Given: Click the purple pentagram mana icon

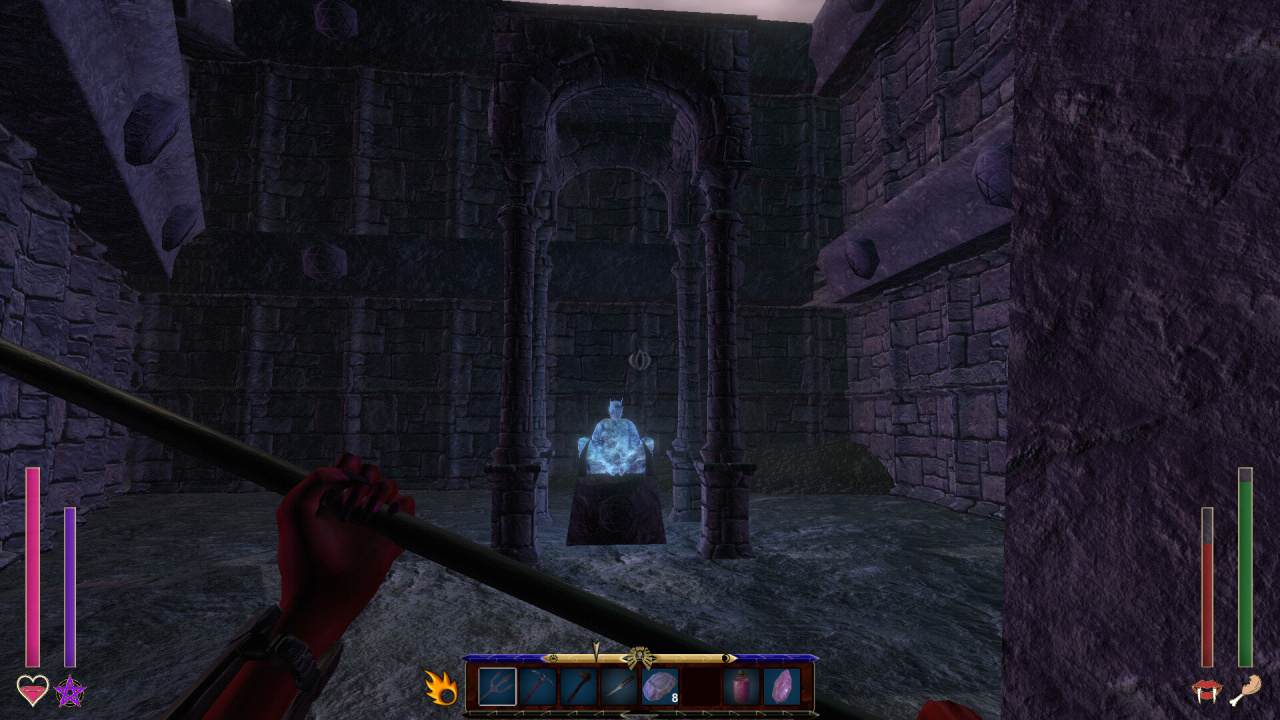Looking at the screenshot, I should tap(70, 690).
